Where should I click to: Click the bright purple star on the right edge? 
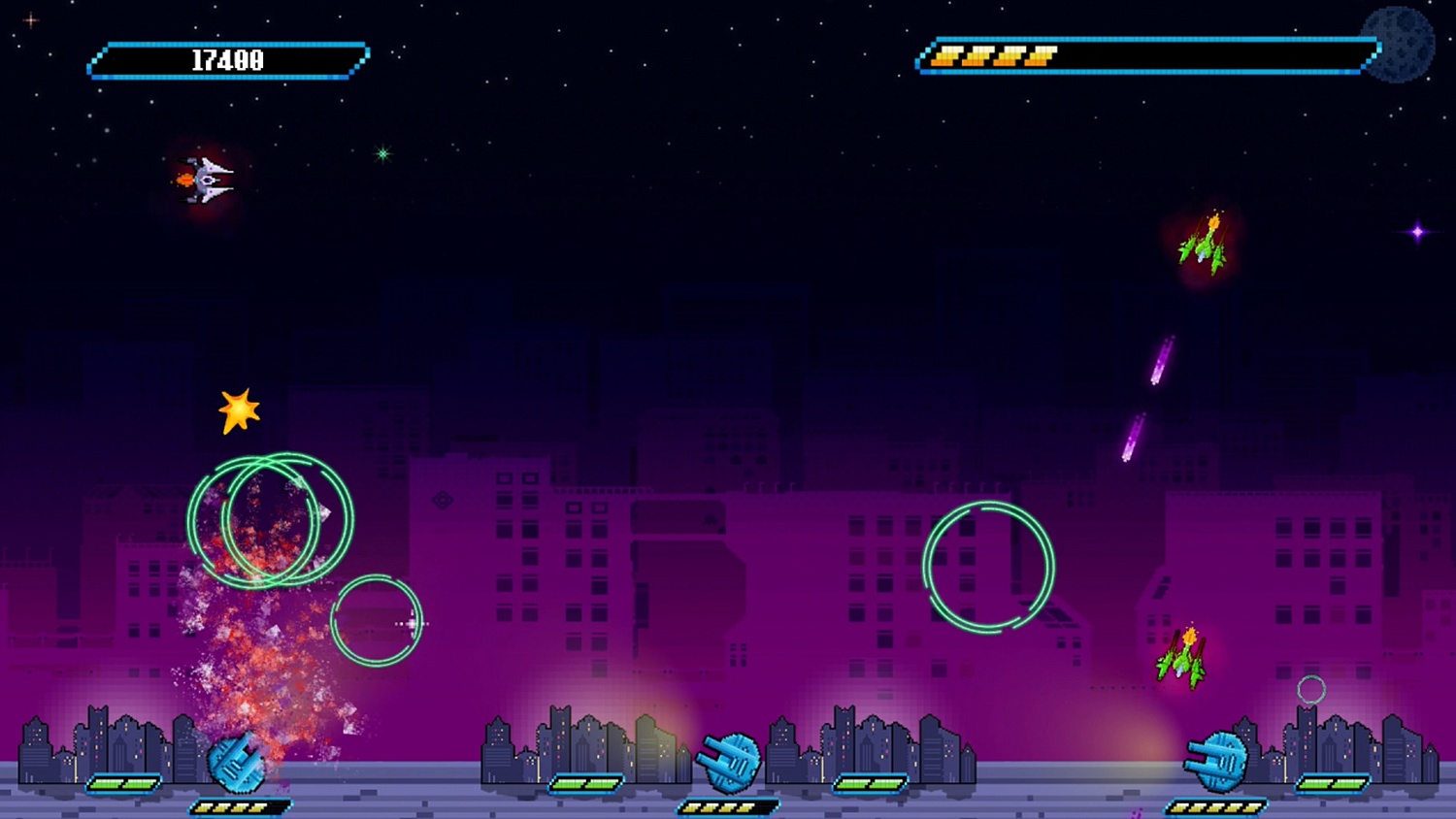[x=1417, y=231]
